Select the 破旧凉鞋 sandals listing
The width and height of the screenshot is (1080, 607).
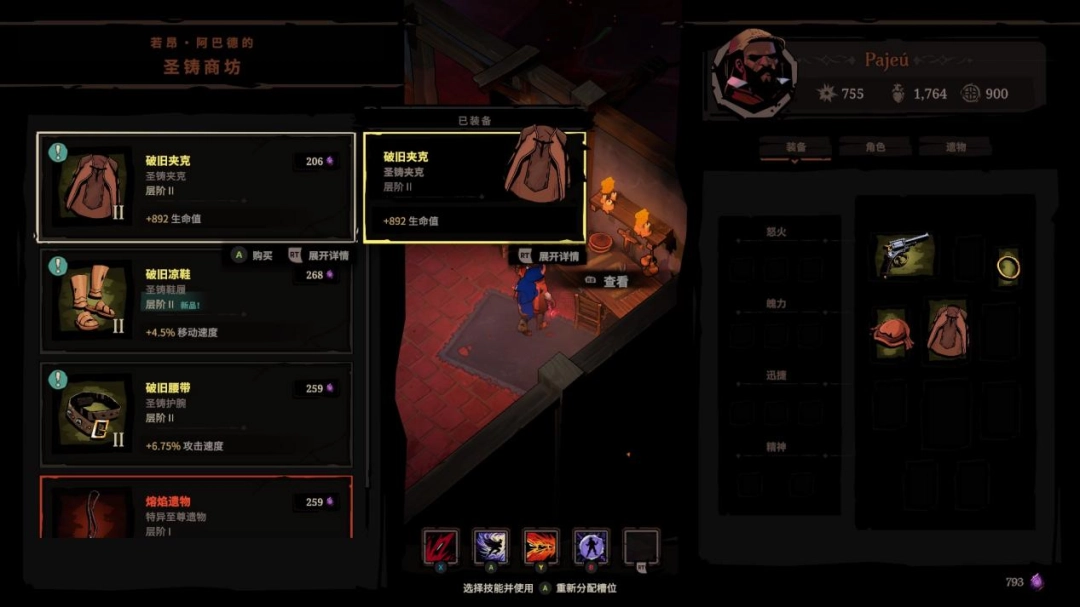[x=196, y=301]
